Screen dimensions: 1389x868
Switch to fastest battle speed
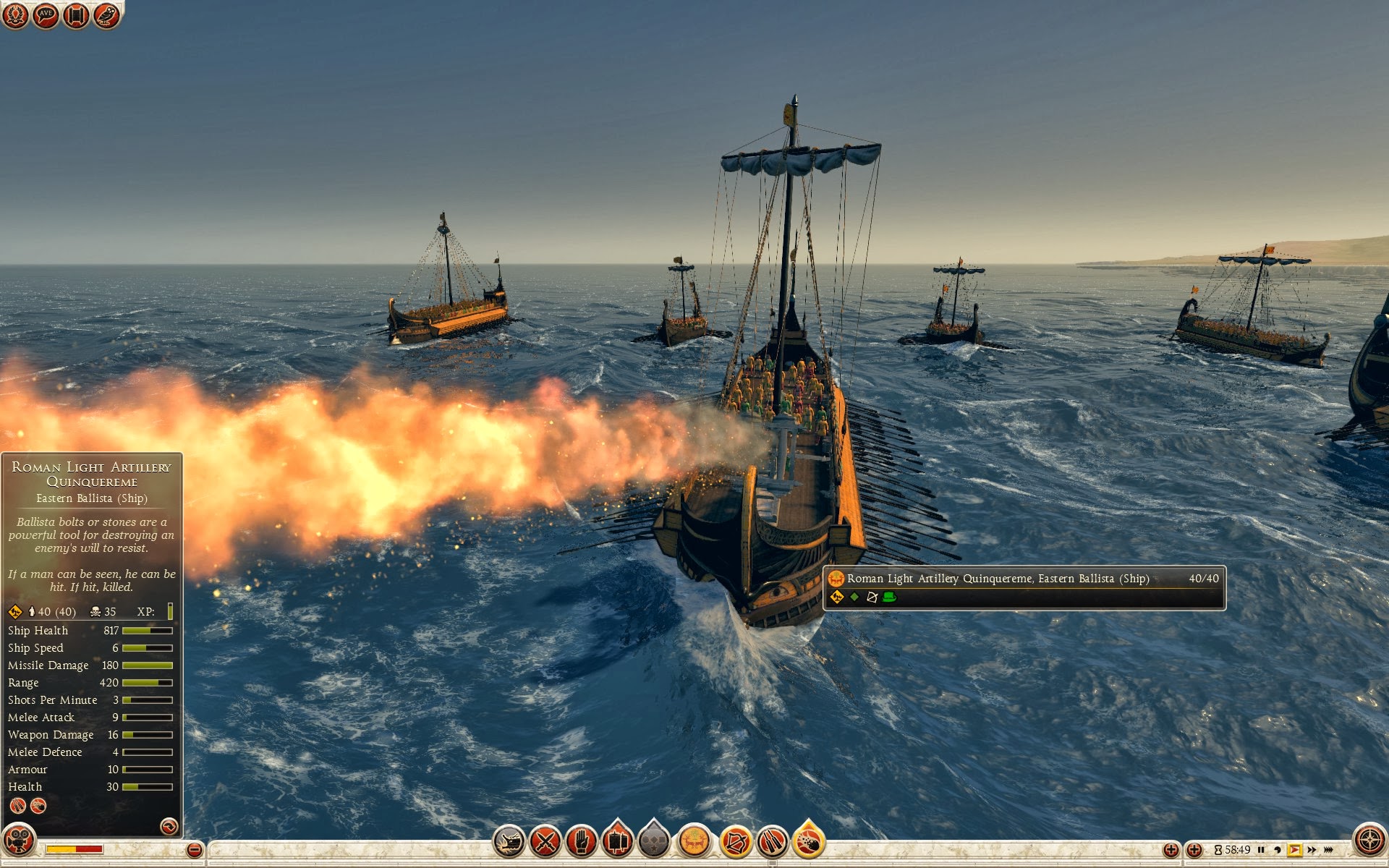pyautogui.click(x=1329, y=850)
